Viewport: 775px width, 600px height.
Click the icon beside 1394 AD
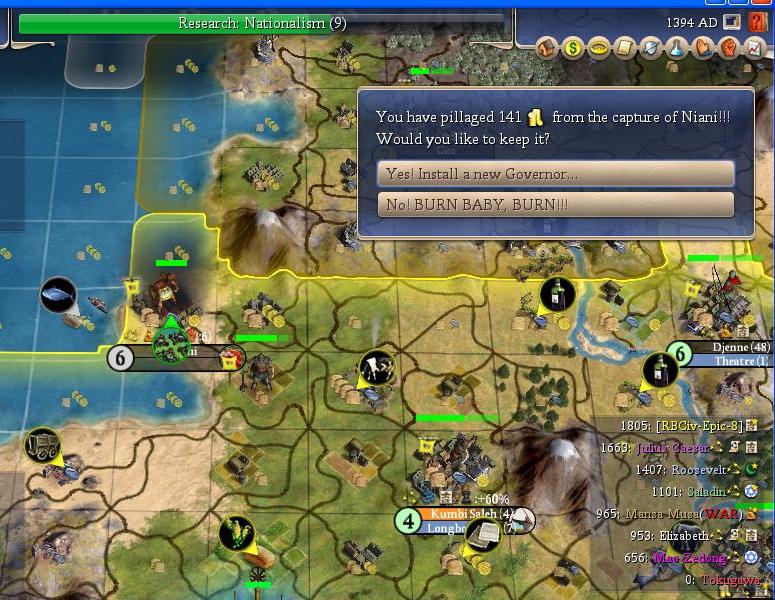point(733,22)
